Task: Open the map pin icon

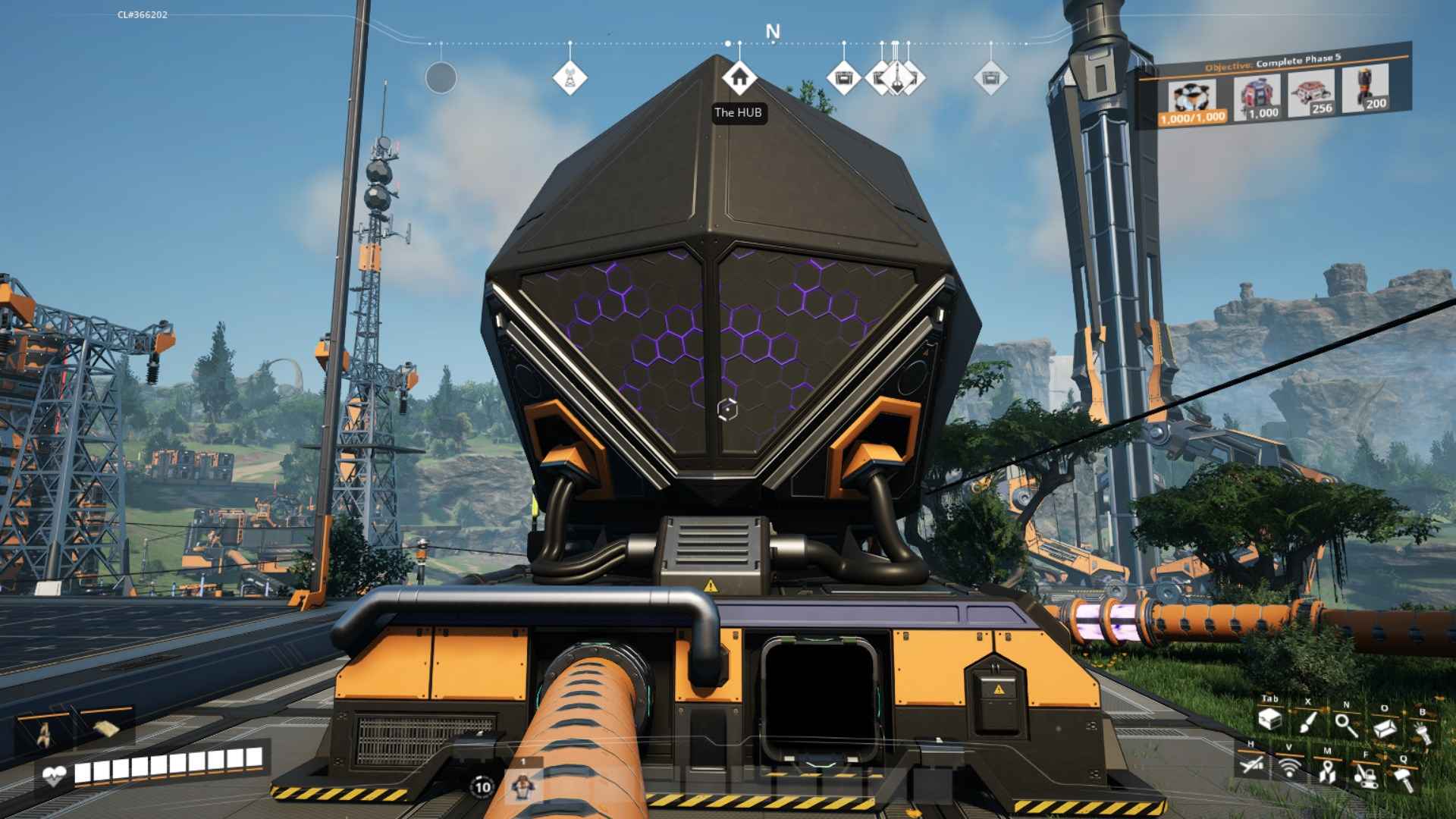Action: [1327, 771]
